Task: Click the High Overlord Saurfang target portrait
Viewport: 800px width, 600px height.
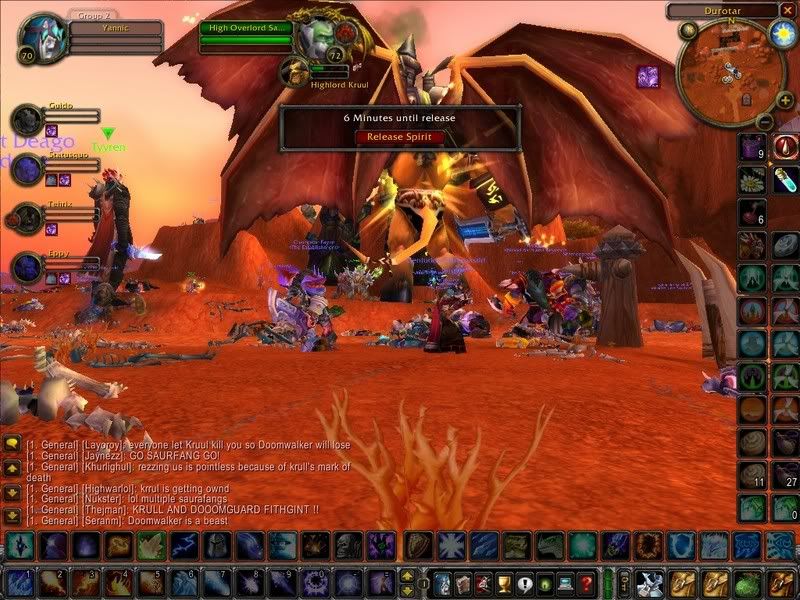Action: (316, 38)
